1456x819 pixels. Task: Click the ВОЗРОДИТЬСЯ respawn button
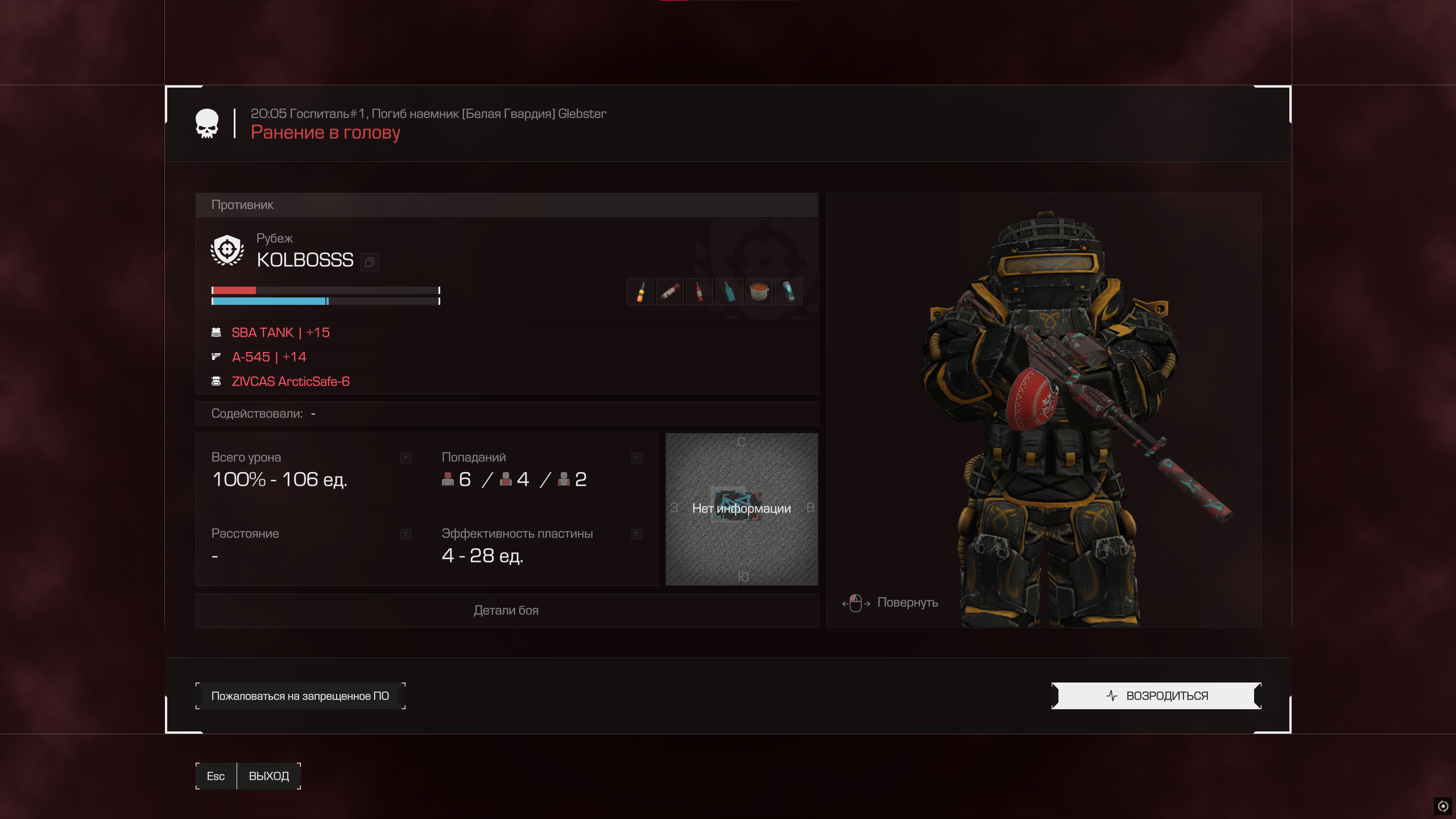click(1156, 696)
